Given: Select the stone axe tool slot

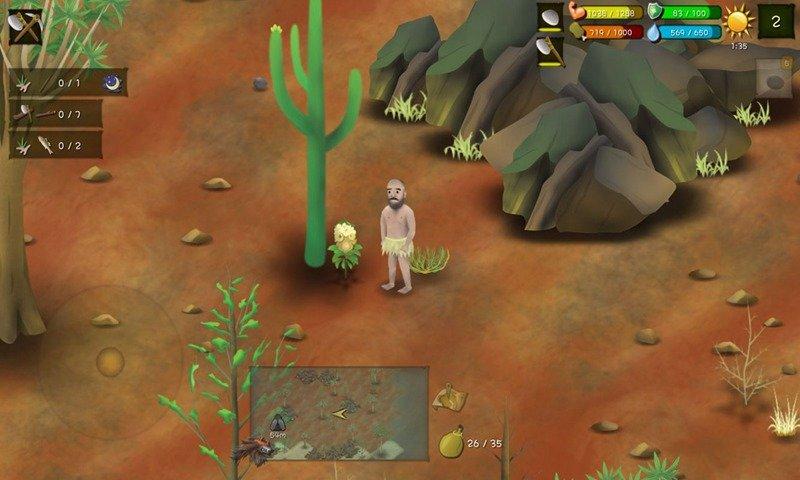Looking at the screenshot, I should tap(550, 50).
